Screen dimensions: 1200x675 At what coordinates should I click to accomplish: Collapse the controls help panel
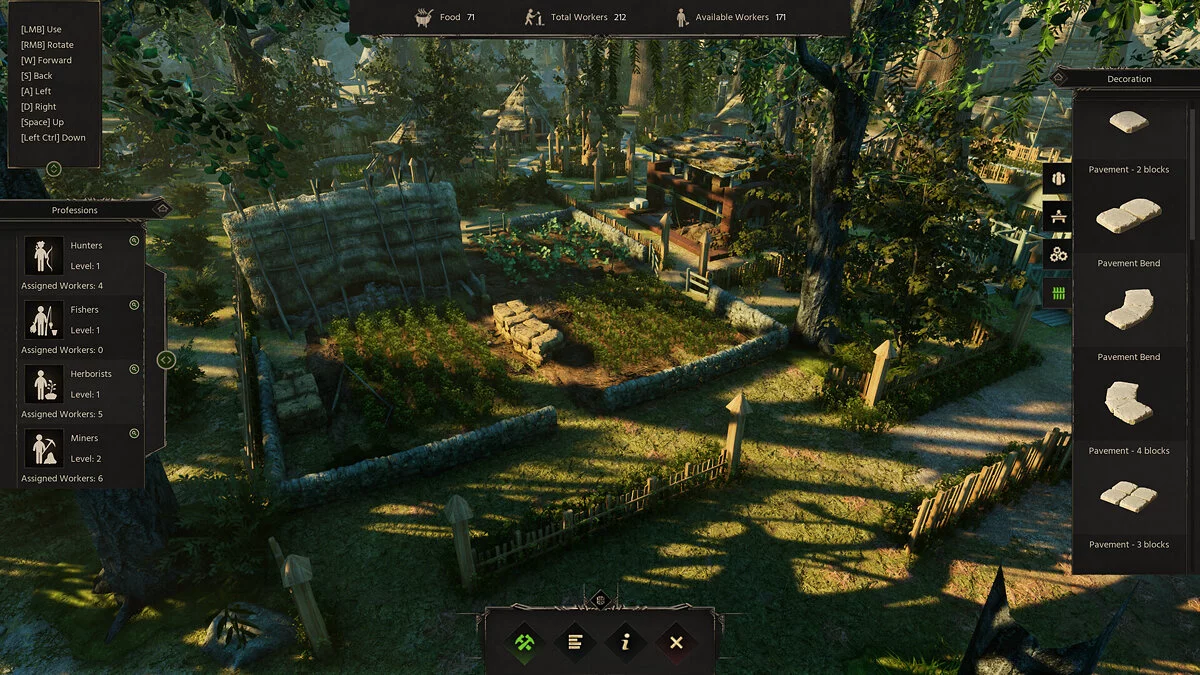[x=54, y=169]
